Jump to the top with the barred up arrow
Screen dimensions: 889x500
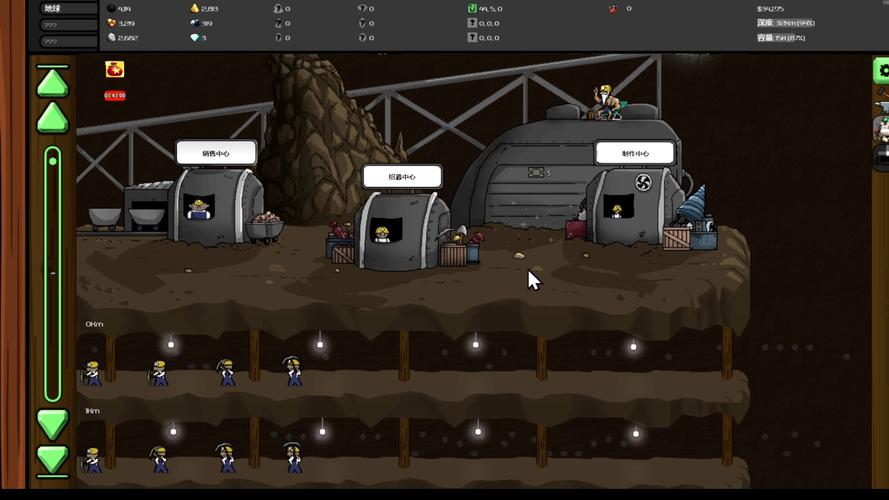(52, 82)
